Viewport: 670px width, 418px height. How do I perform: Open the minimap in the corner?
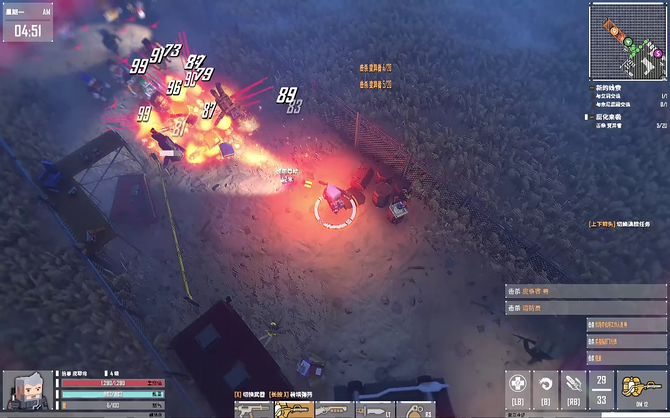click(x=629, y=41)
